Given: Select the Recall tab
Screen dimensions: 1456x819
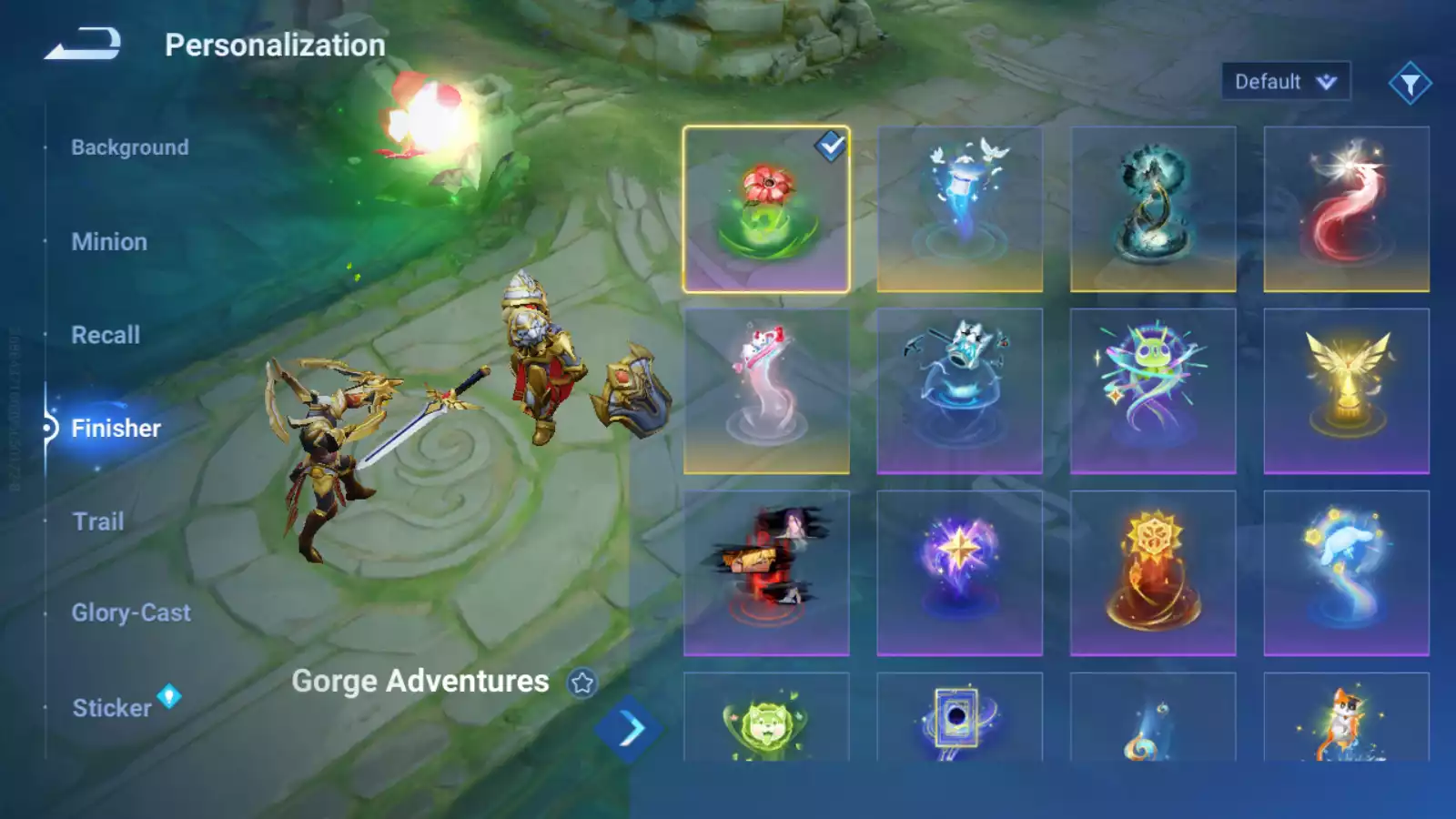Looking at the screenshot, I should click(106, 335).
